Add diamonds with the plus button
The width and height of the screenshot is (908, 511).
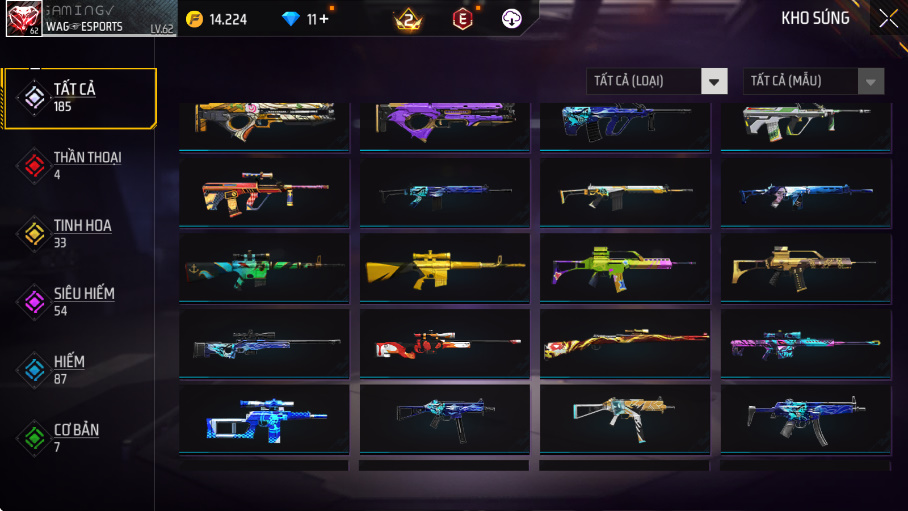point(324,19)
